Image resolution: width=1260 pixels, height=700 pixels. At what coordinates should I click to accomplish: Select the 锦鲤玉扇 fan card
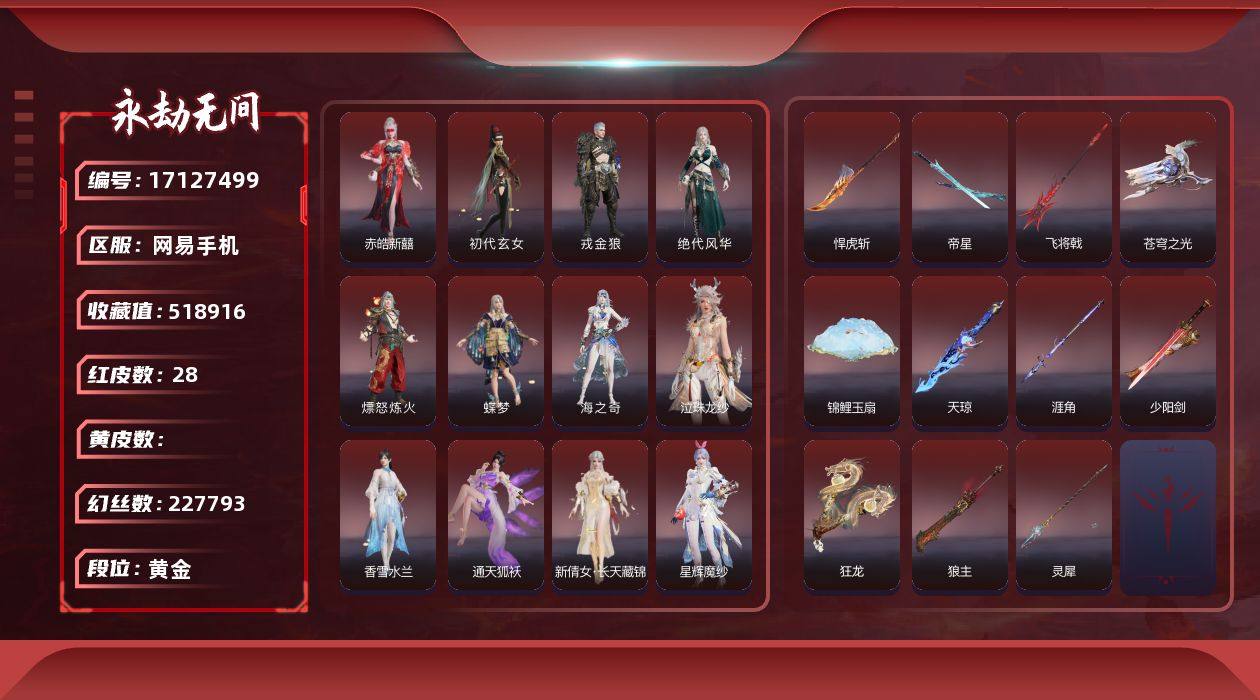coord(852,351)
